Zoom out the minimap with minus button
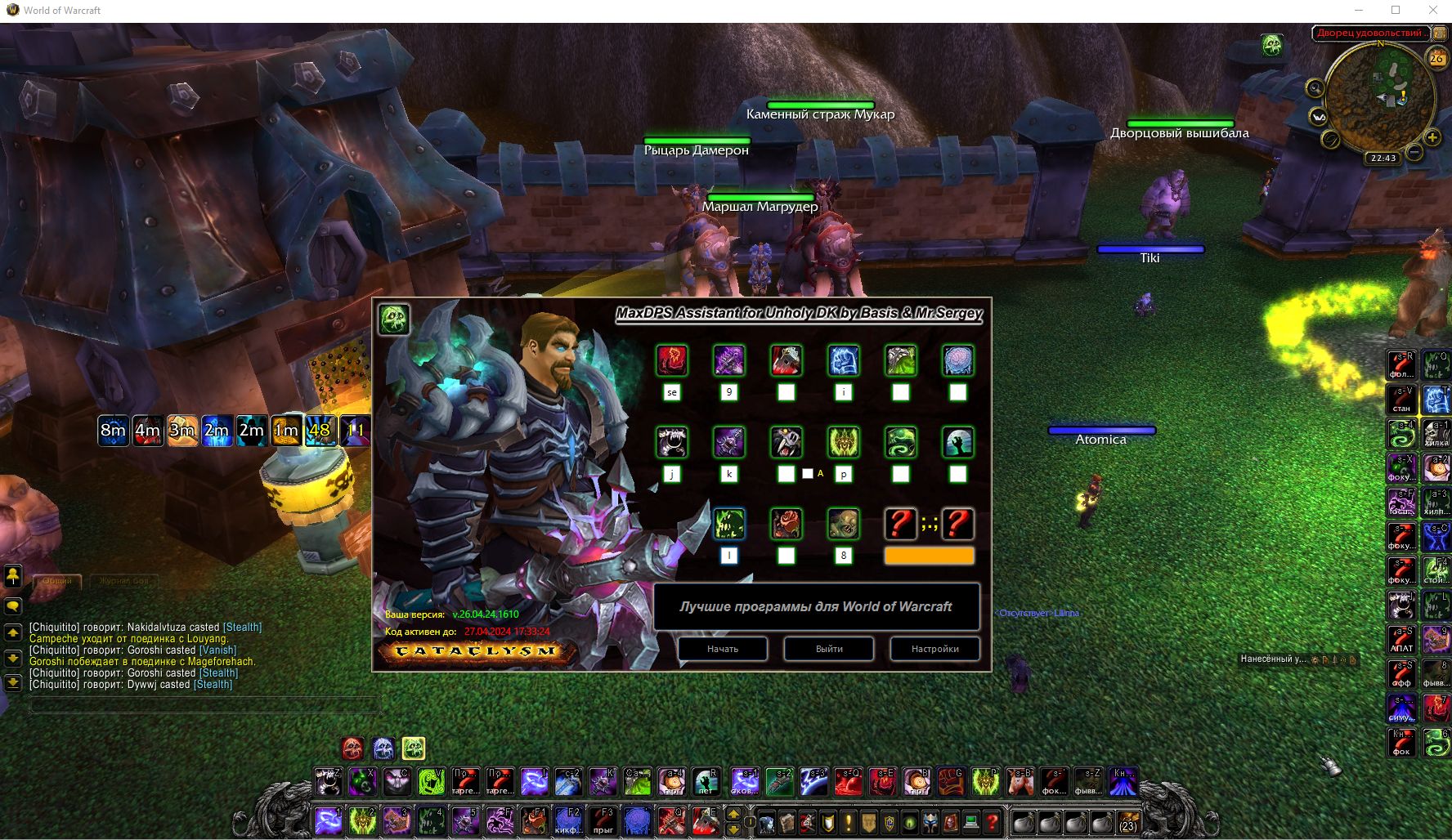Screen dimensions: 1452x840 point(1414,153)
